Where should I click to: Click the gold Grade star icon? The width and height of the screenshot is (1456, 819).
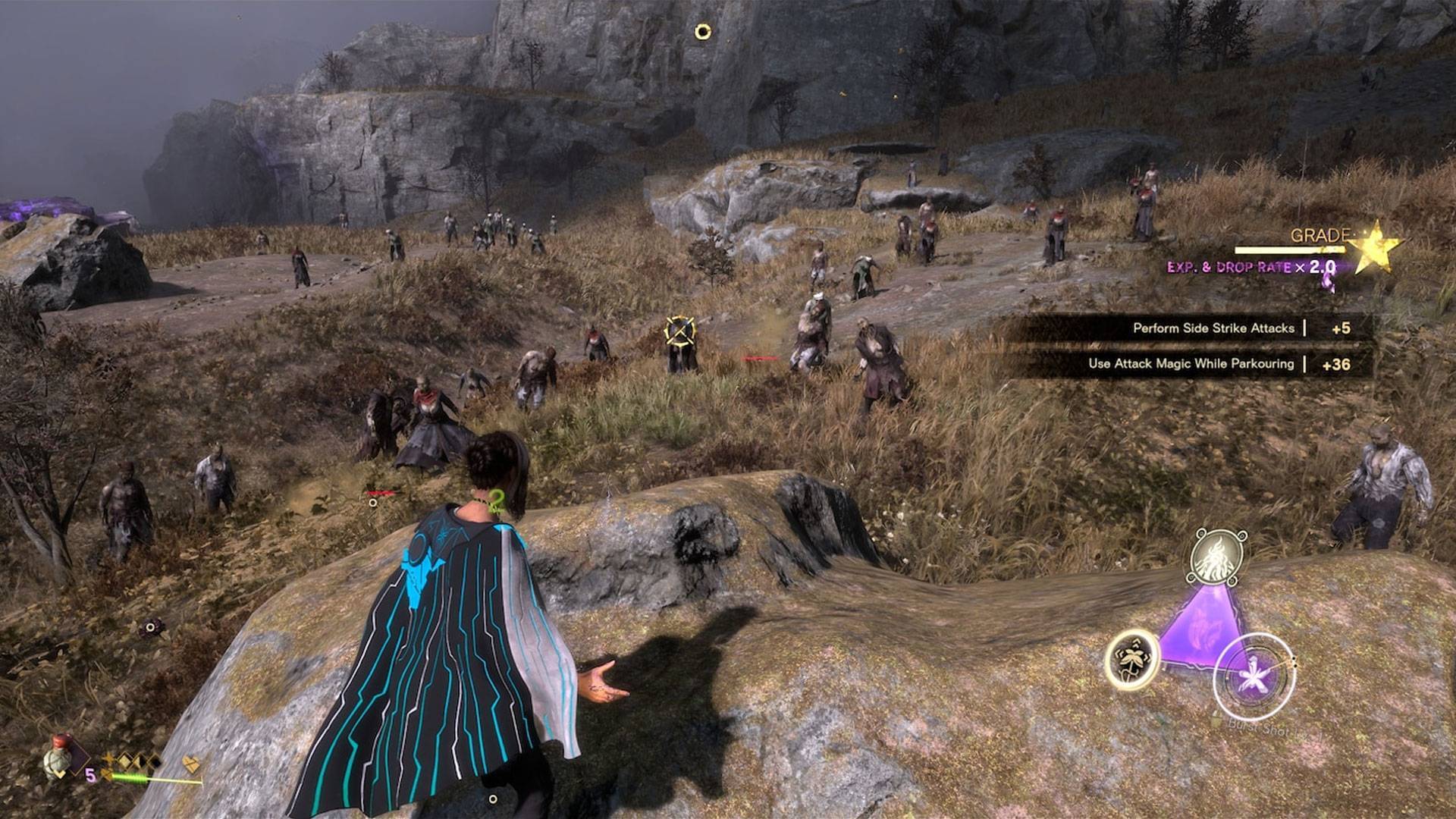tap(1373, 246)
